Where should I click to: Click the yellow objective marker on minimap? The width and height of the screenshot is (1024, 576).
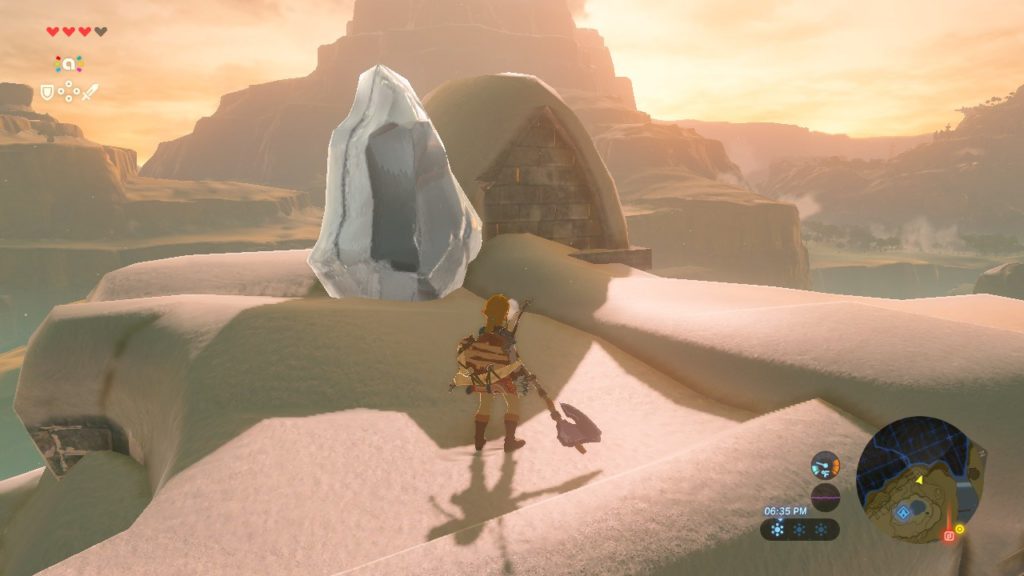tap(960, 528)
